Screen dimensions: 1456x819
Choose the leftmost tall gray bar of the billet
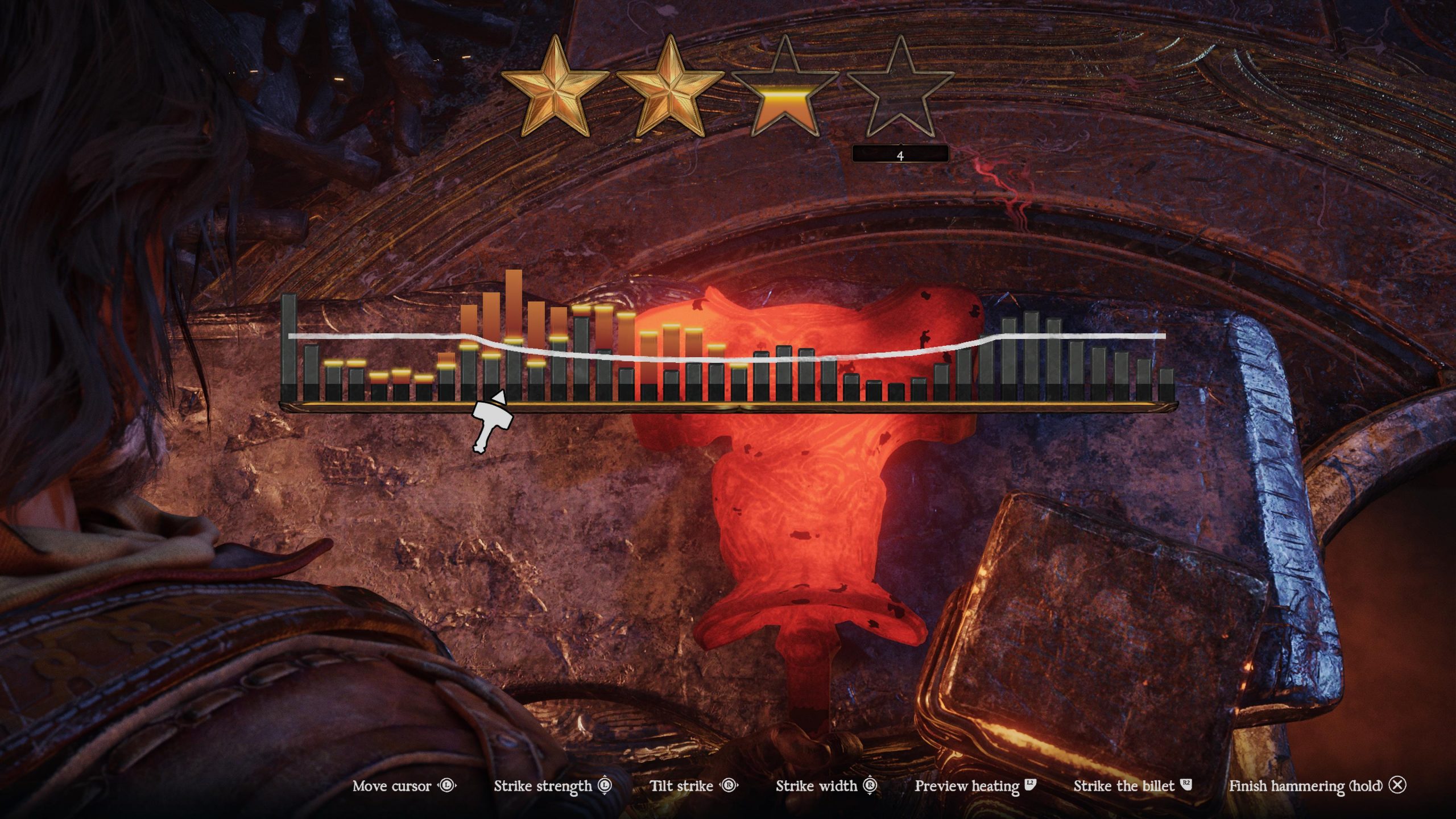(x=289, y=347)
